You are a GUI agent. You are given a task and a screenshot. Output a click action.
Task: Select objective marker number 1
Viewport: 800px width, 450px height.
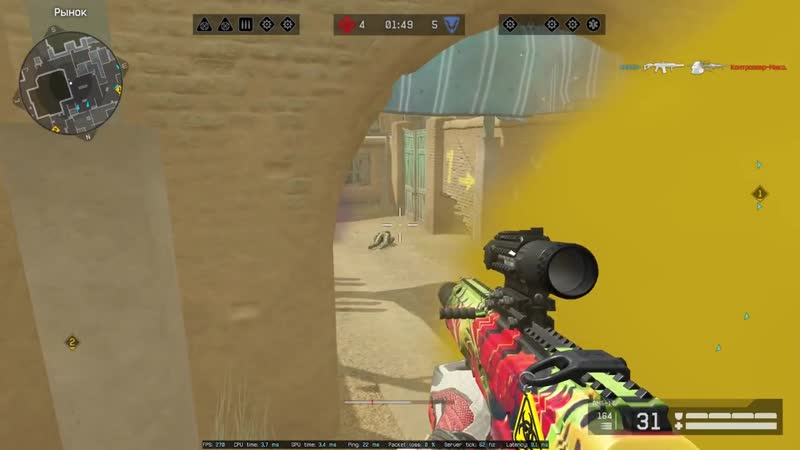(x=759, y=193)
